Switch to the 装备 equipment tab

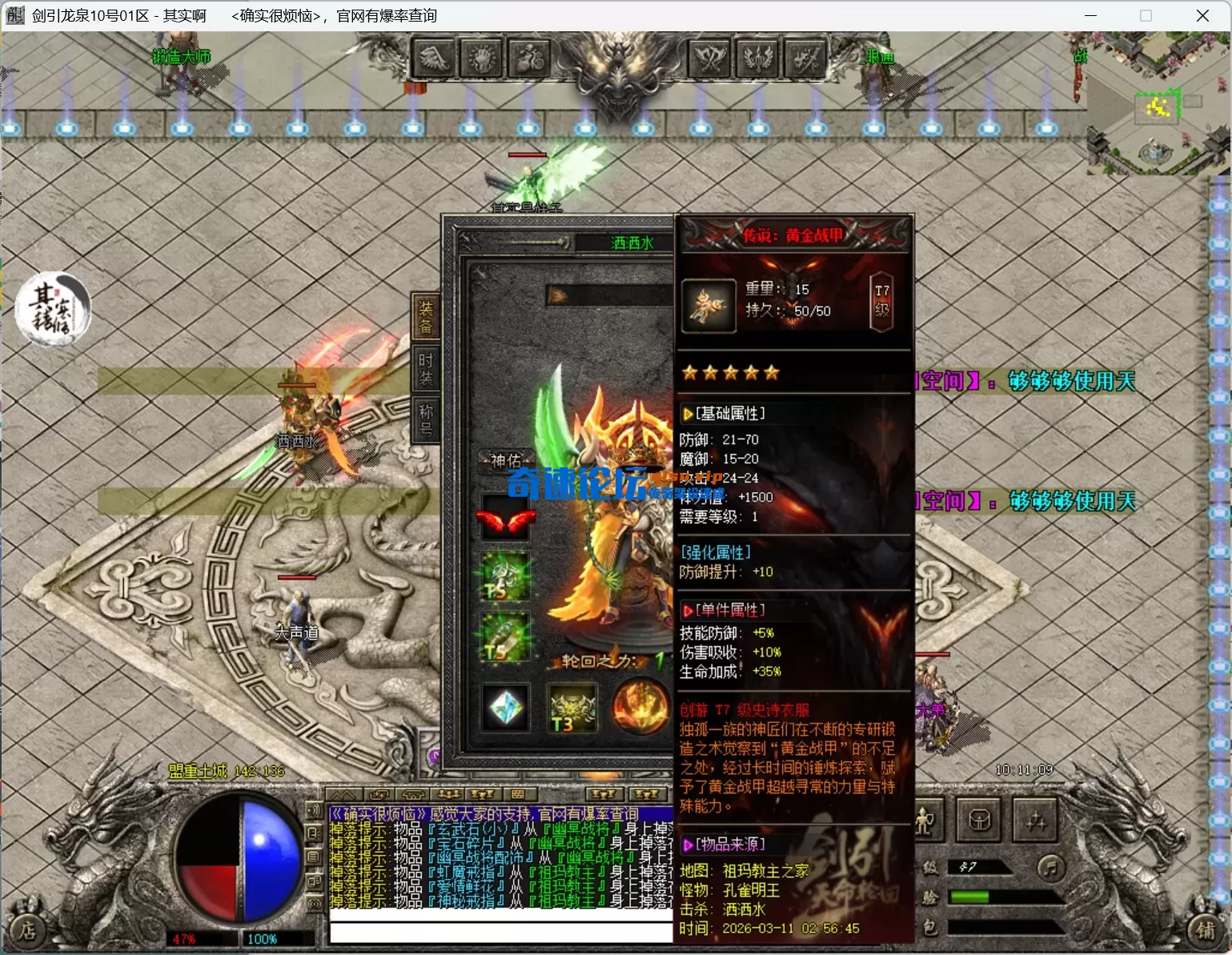pyautogui.click(x=425, y=318)
